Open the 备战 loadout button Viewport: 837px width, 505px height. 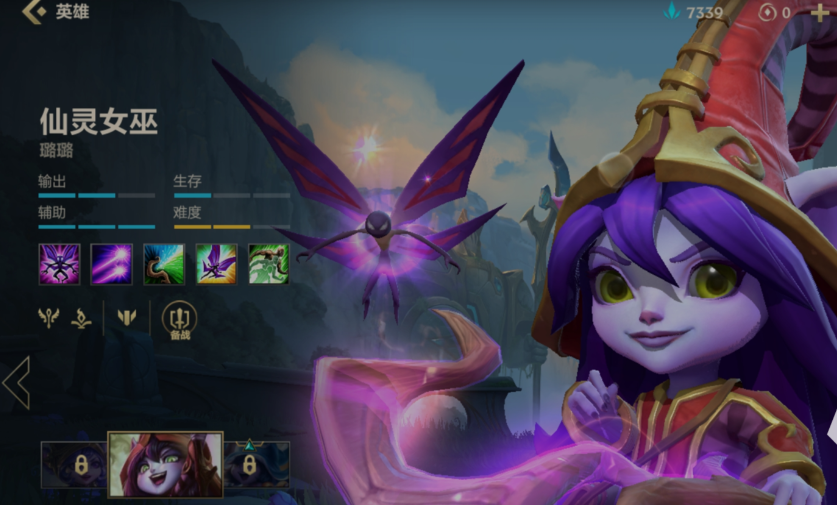(180, 320)
